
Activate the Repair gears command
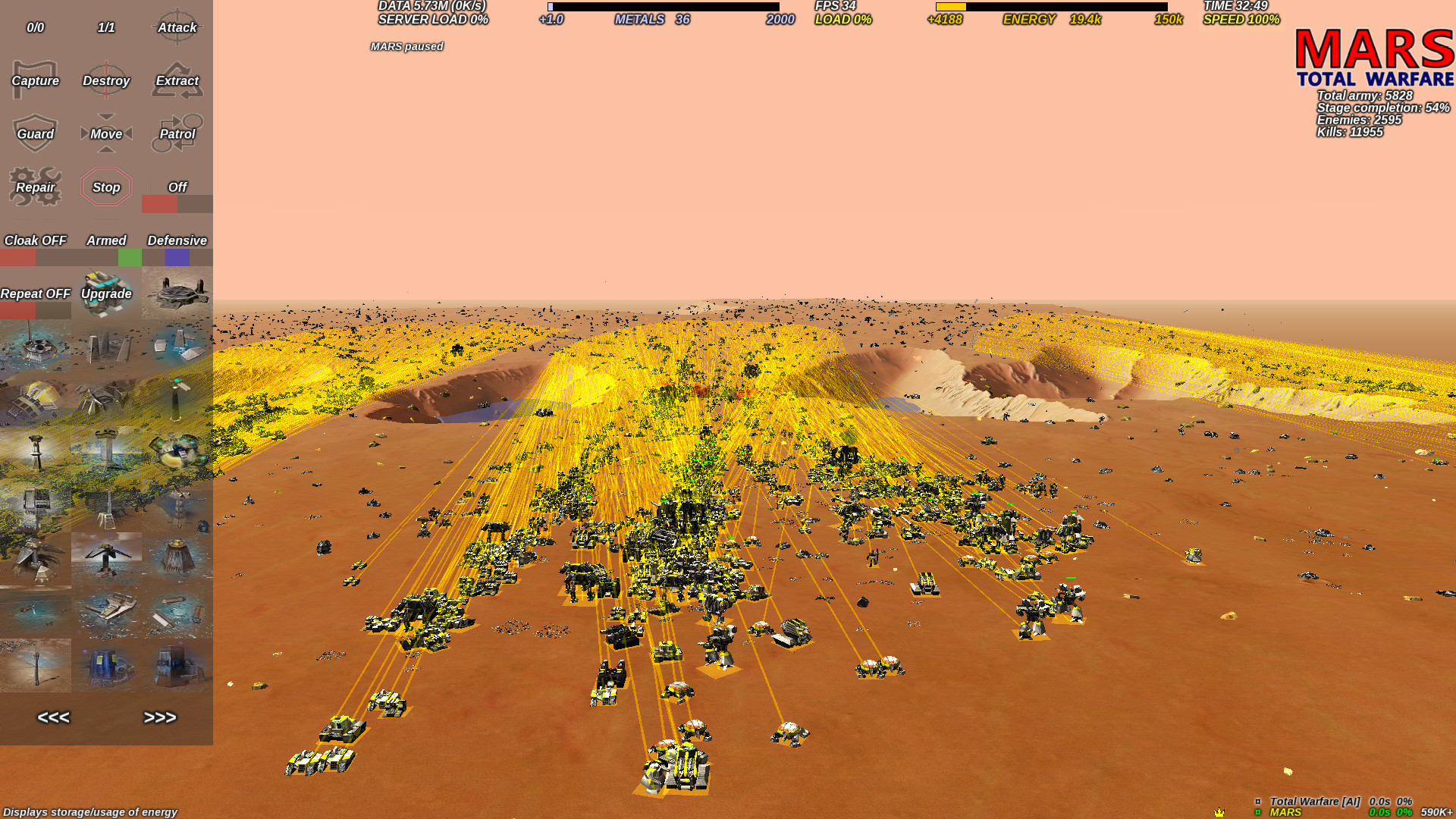[35, 187]
